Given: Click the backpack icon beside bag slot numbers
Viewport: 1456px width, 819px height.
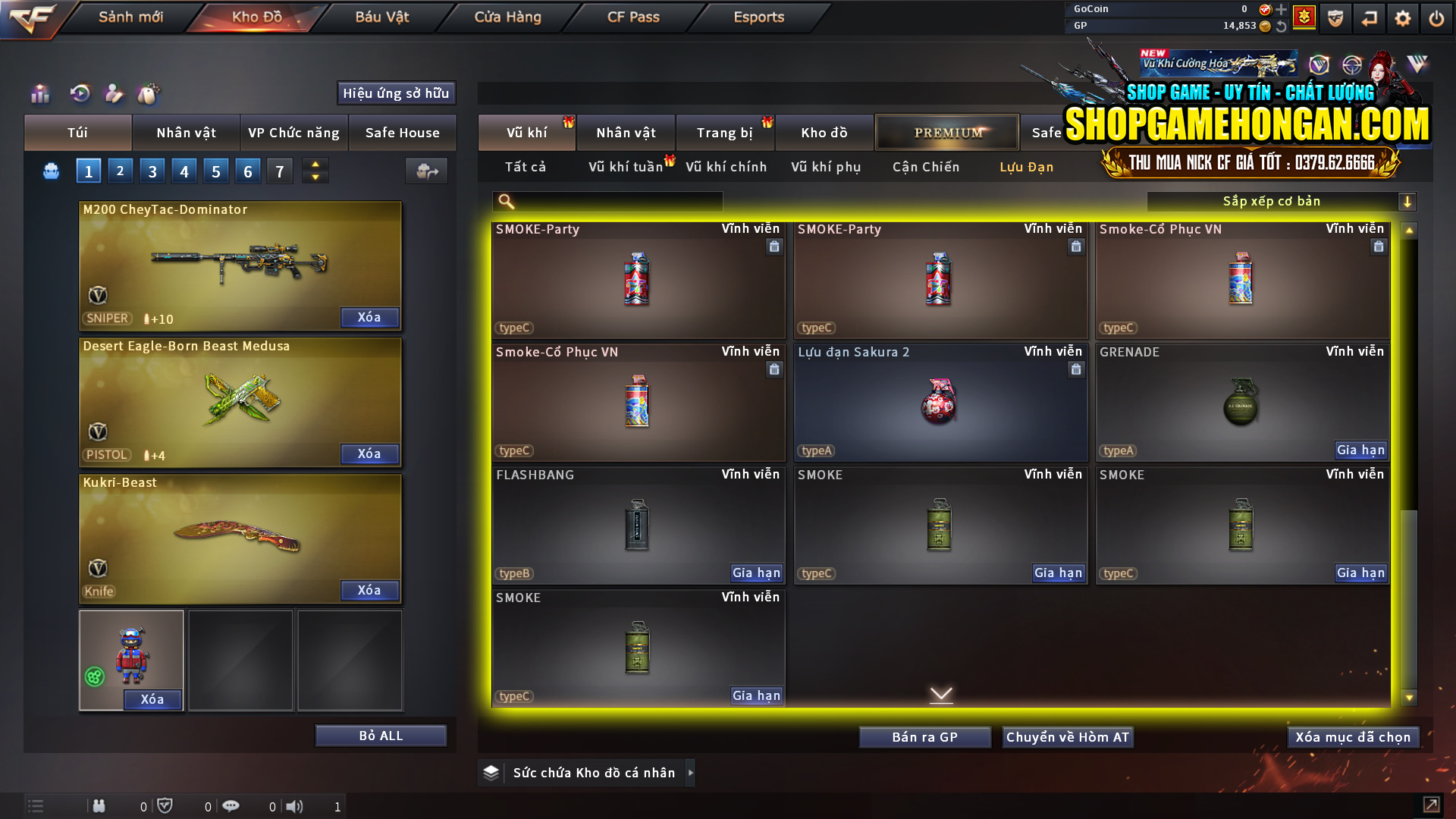Looking at the screenshot, I should tap(50, 171).
